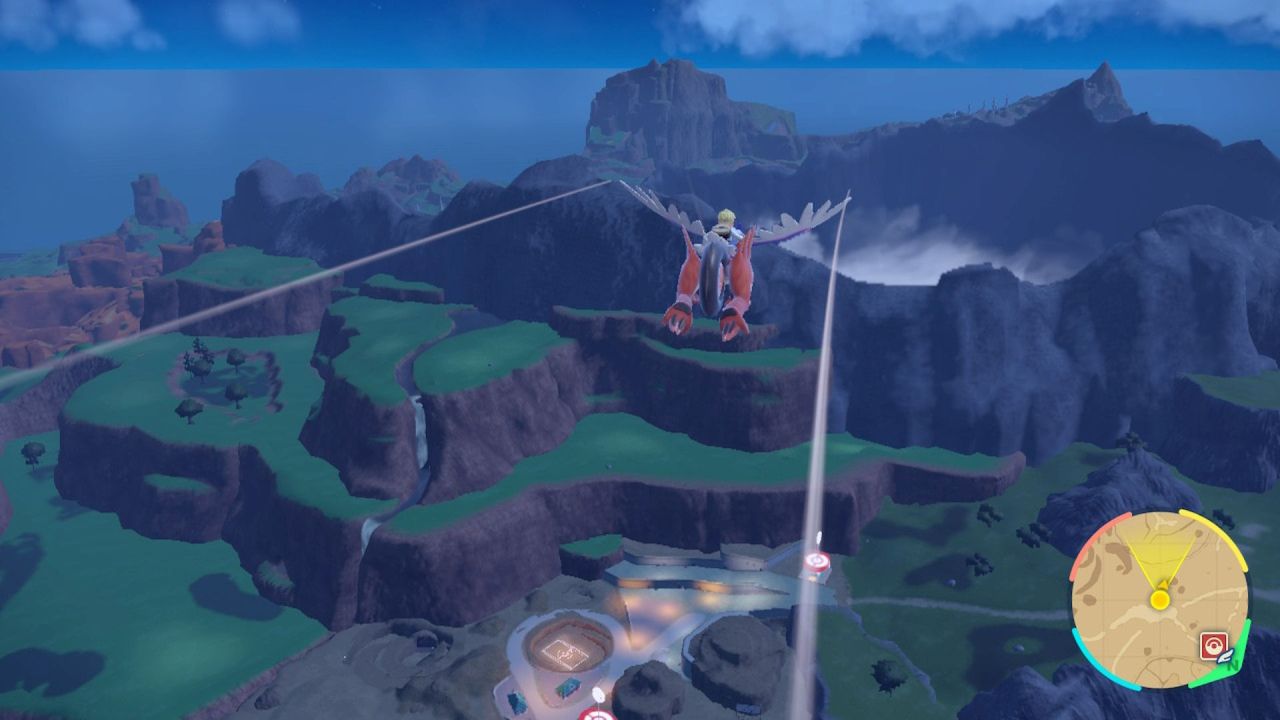Click the N compass letter on the minimap

pyautogui.click(x=1233, y=666)
